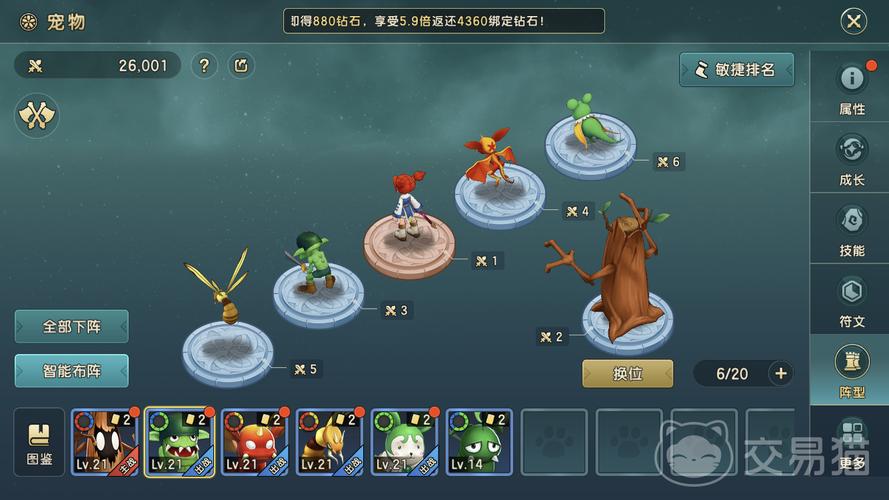
Task: Click the share icon beside the help button
Action: click(x=241, y=66)
